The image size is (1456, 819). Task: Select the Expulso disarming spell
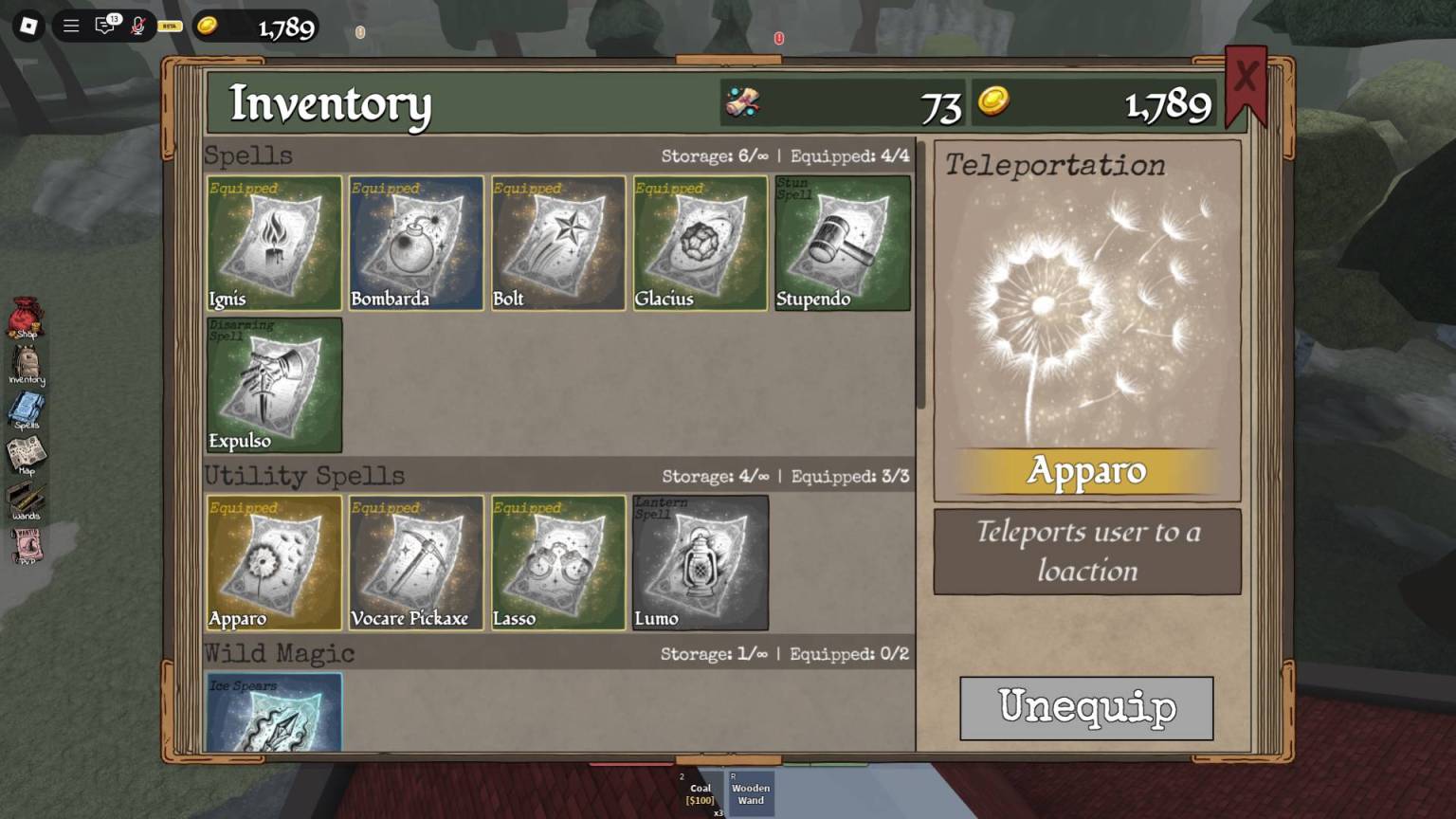pos(274,385)
